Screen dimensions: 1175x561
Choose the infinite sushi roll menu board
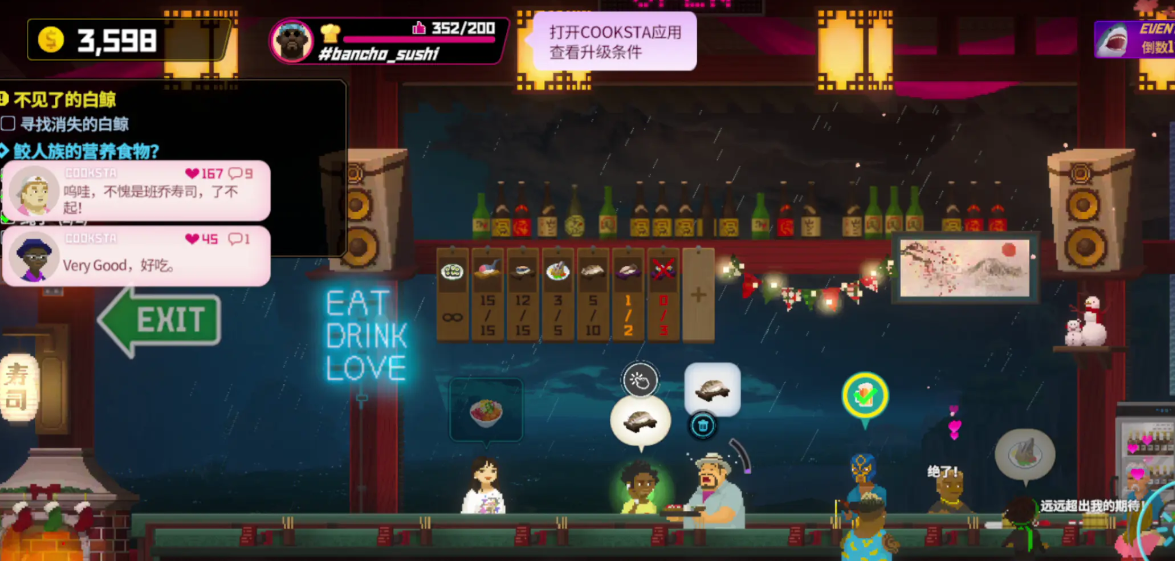453,295
